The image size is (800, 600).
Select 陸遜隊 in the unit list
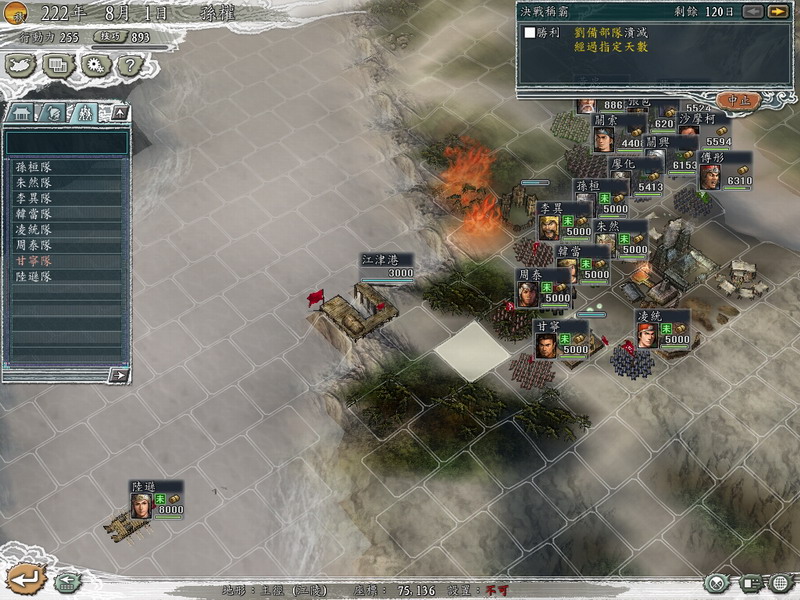[33, 275]
